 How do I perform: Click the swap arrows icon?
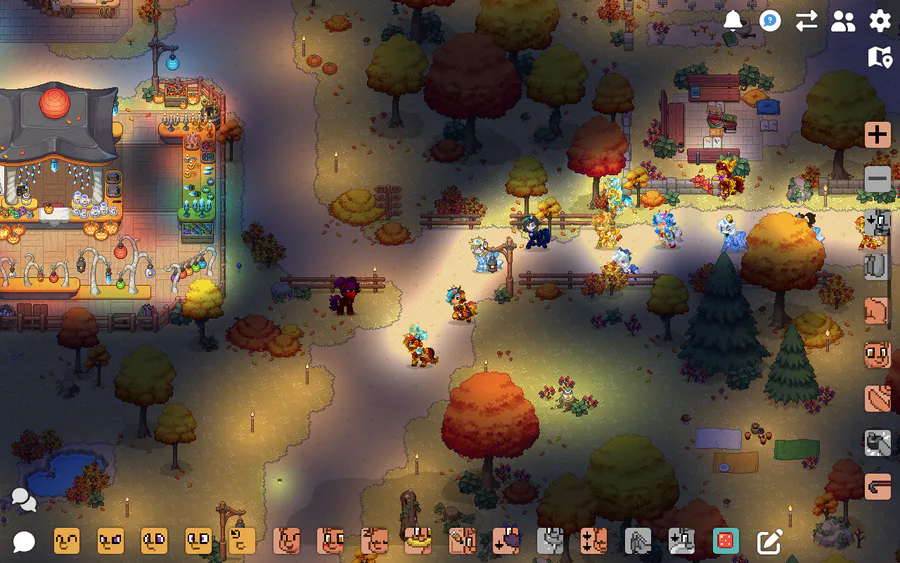806,21
